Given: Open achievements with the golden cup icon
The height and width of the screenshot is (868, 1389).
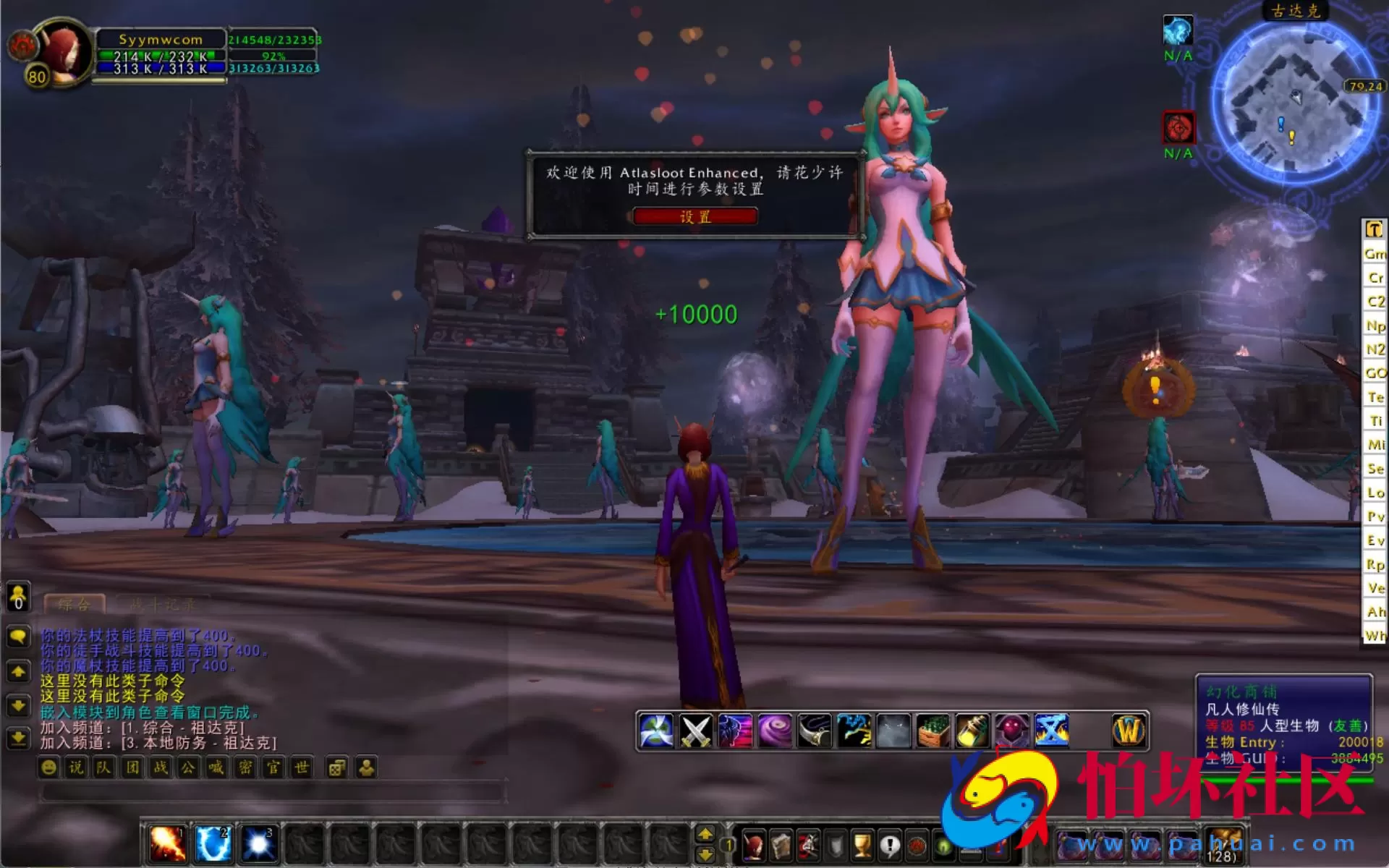Looking at the screenshot, I should 861,845.
